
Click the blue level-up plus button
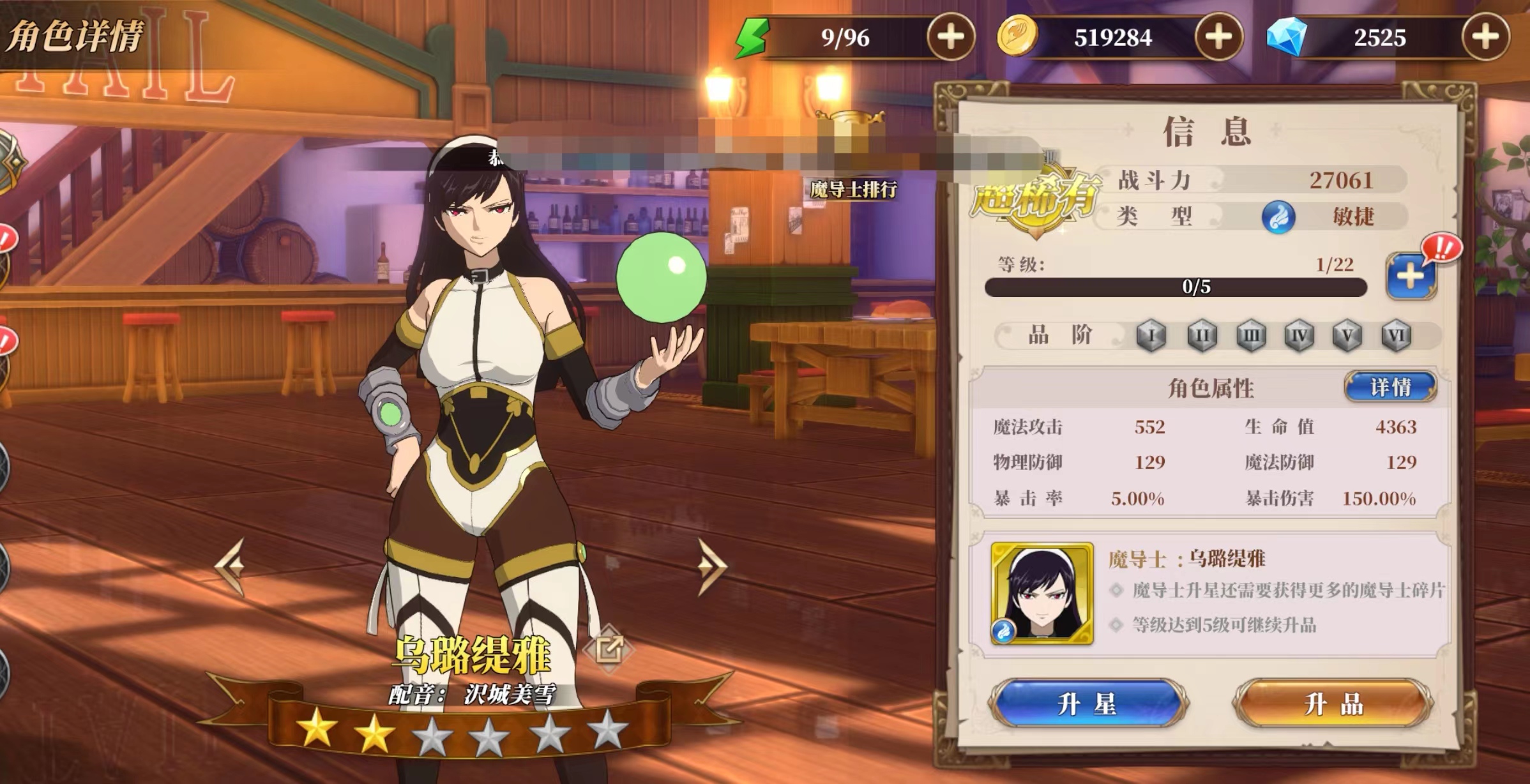click(1410, 276)
